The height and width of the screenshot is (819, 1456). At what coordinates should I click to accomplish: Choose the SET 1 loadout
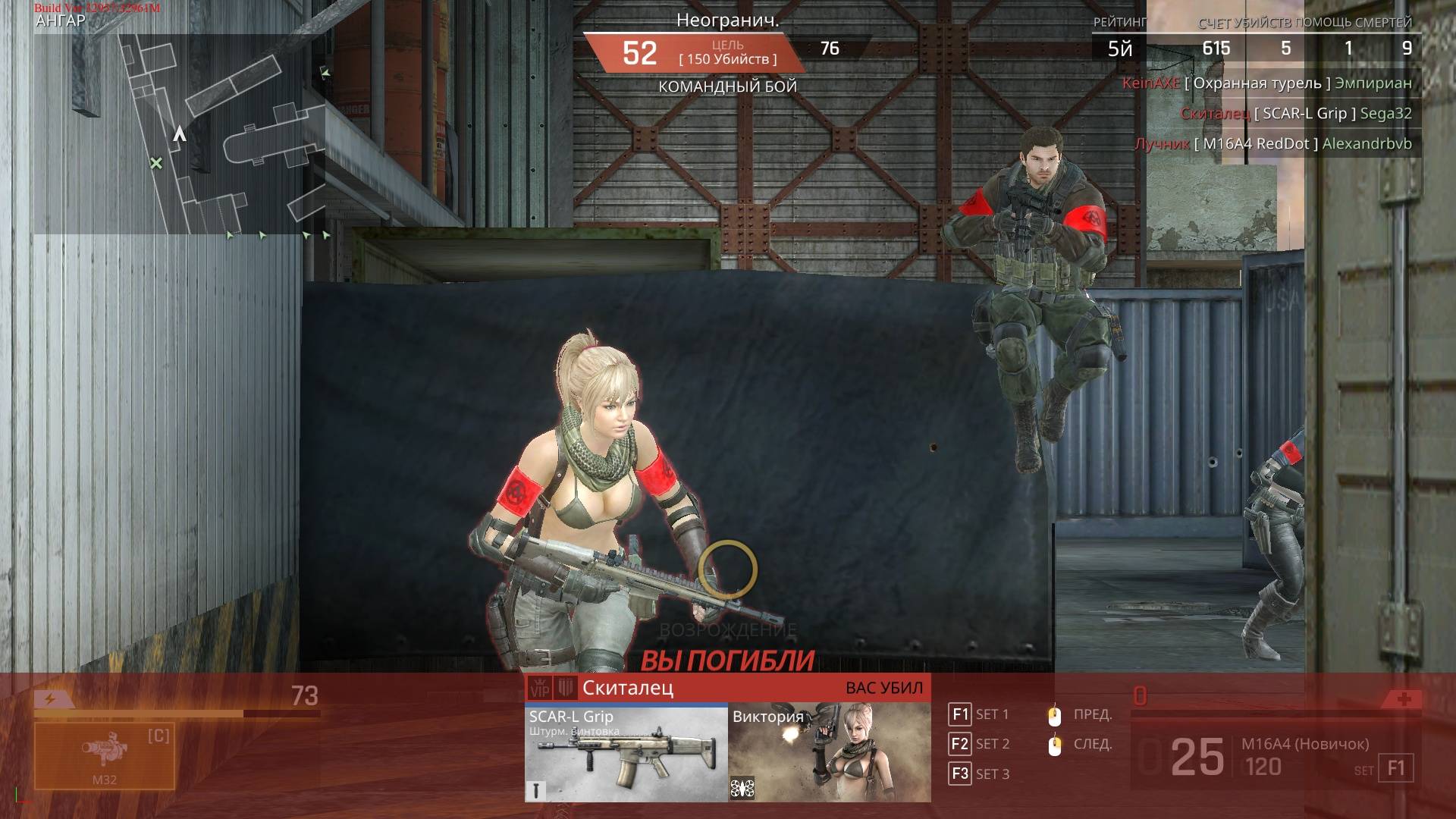tap(979, 714)
